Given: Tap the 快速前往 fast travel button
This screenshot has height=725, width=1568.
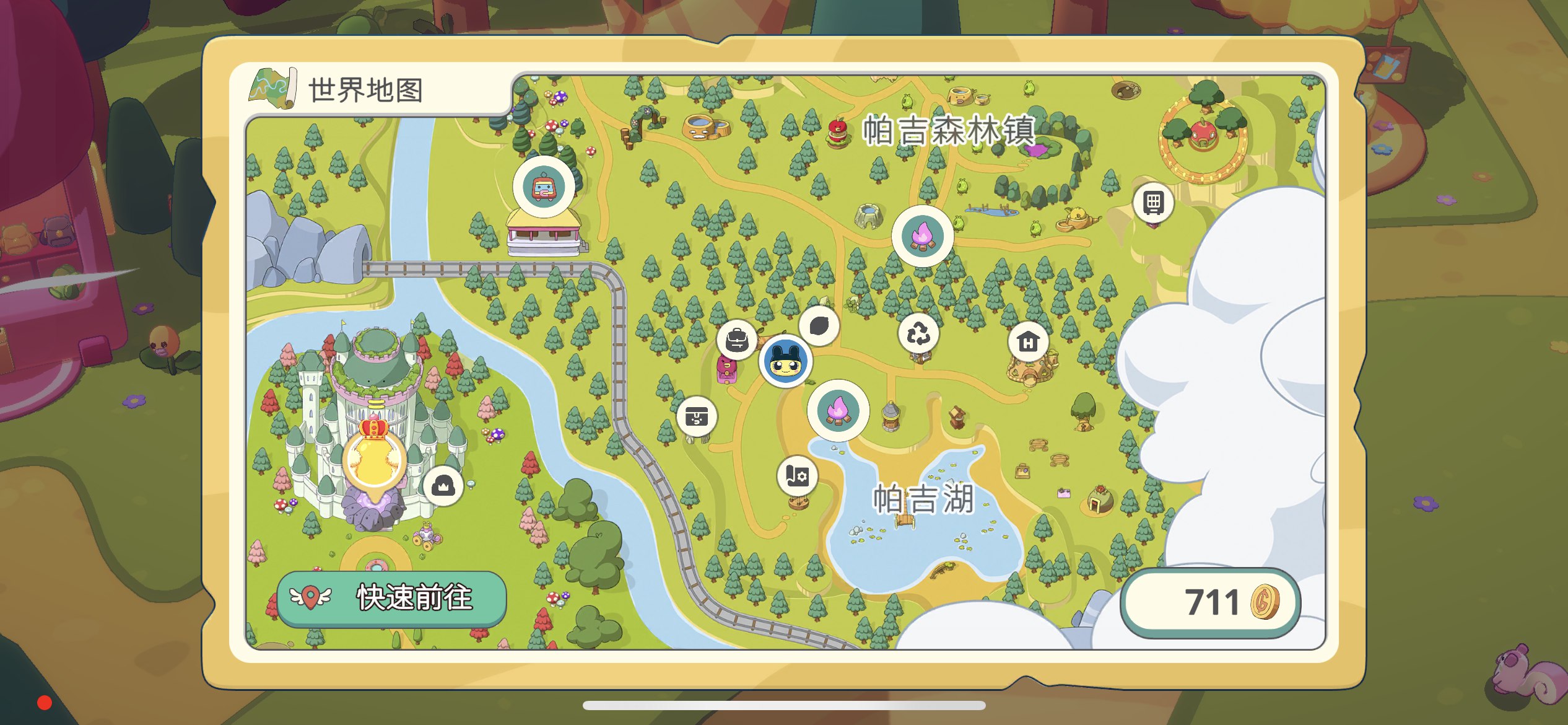Looking at the screenshot, I should coord(391,598).
